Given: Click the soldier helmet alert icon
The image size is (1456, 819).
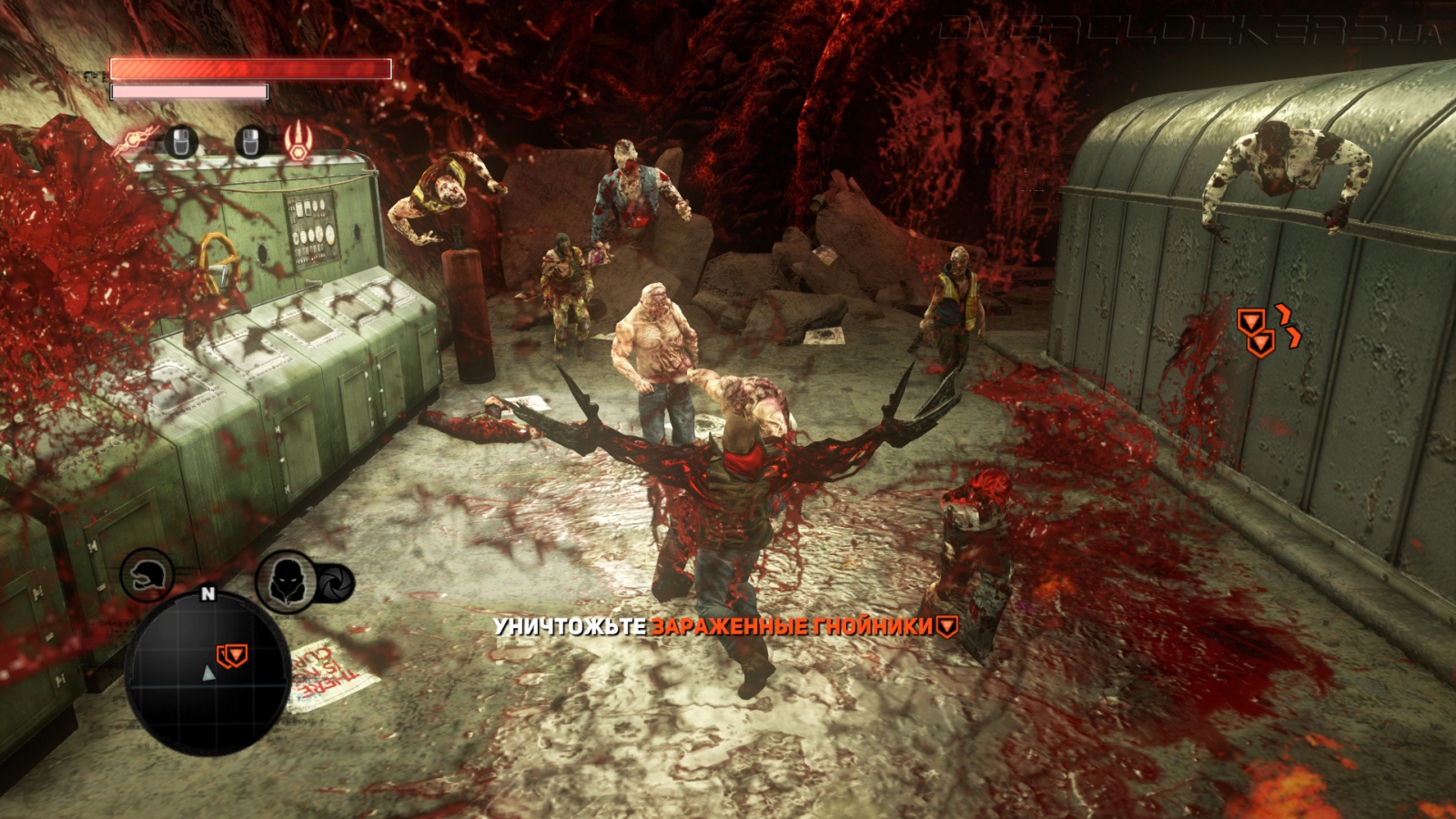Looking at the screenshot, I should coord(147,574).
